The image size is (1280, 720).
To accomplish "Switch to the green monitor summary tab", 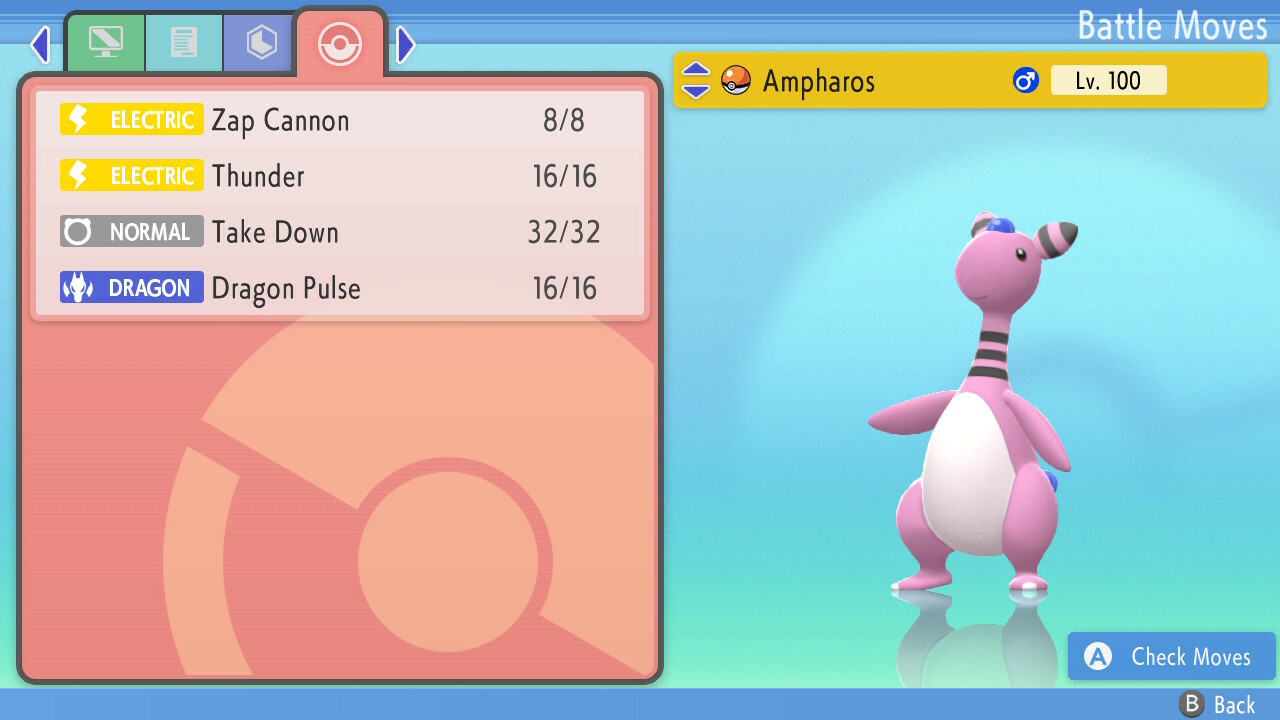I will 106,43.
